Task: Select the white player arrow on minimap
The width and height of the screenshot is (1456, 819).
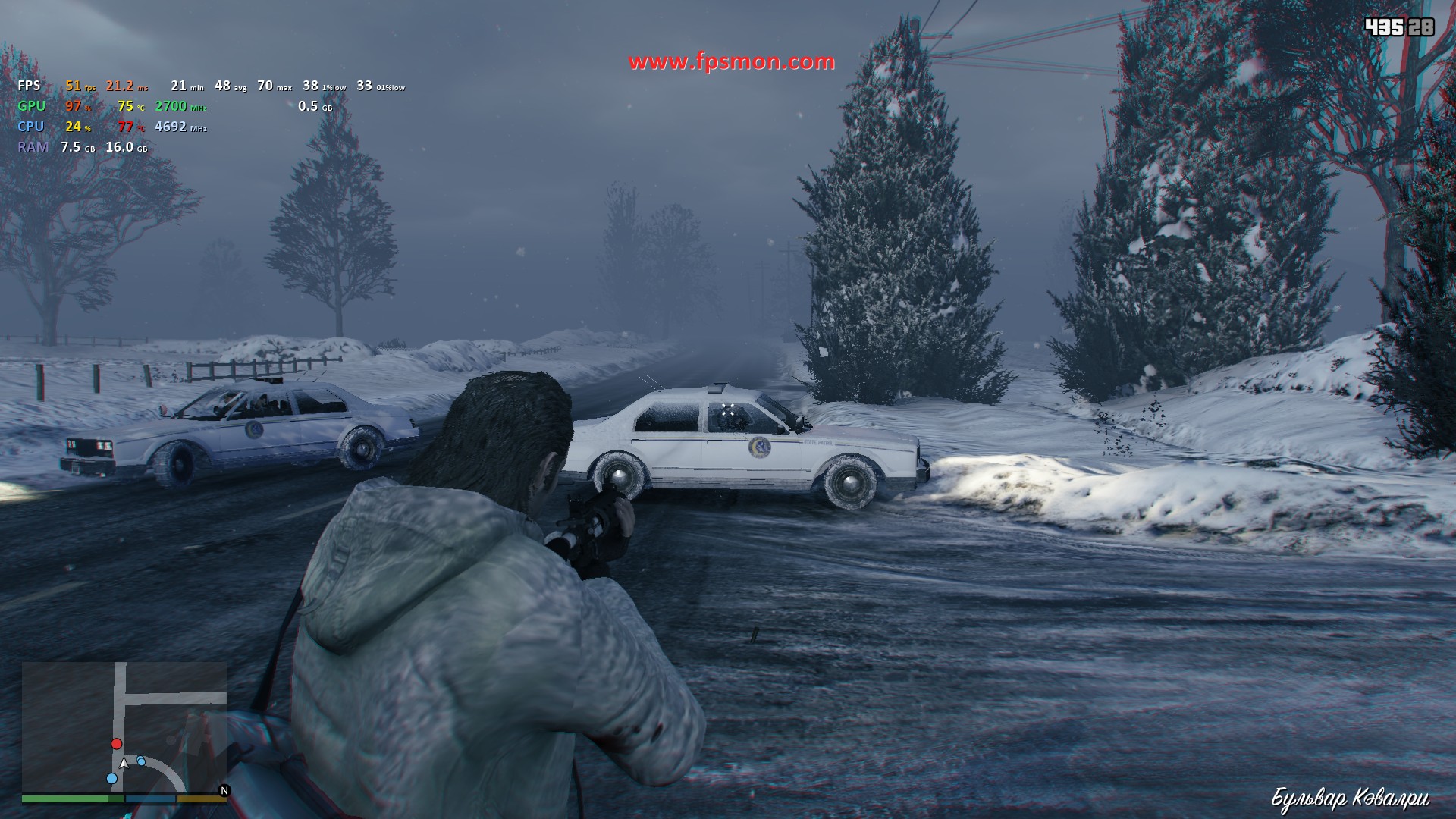Action: (x=124, y=763)
